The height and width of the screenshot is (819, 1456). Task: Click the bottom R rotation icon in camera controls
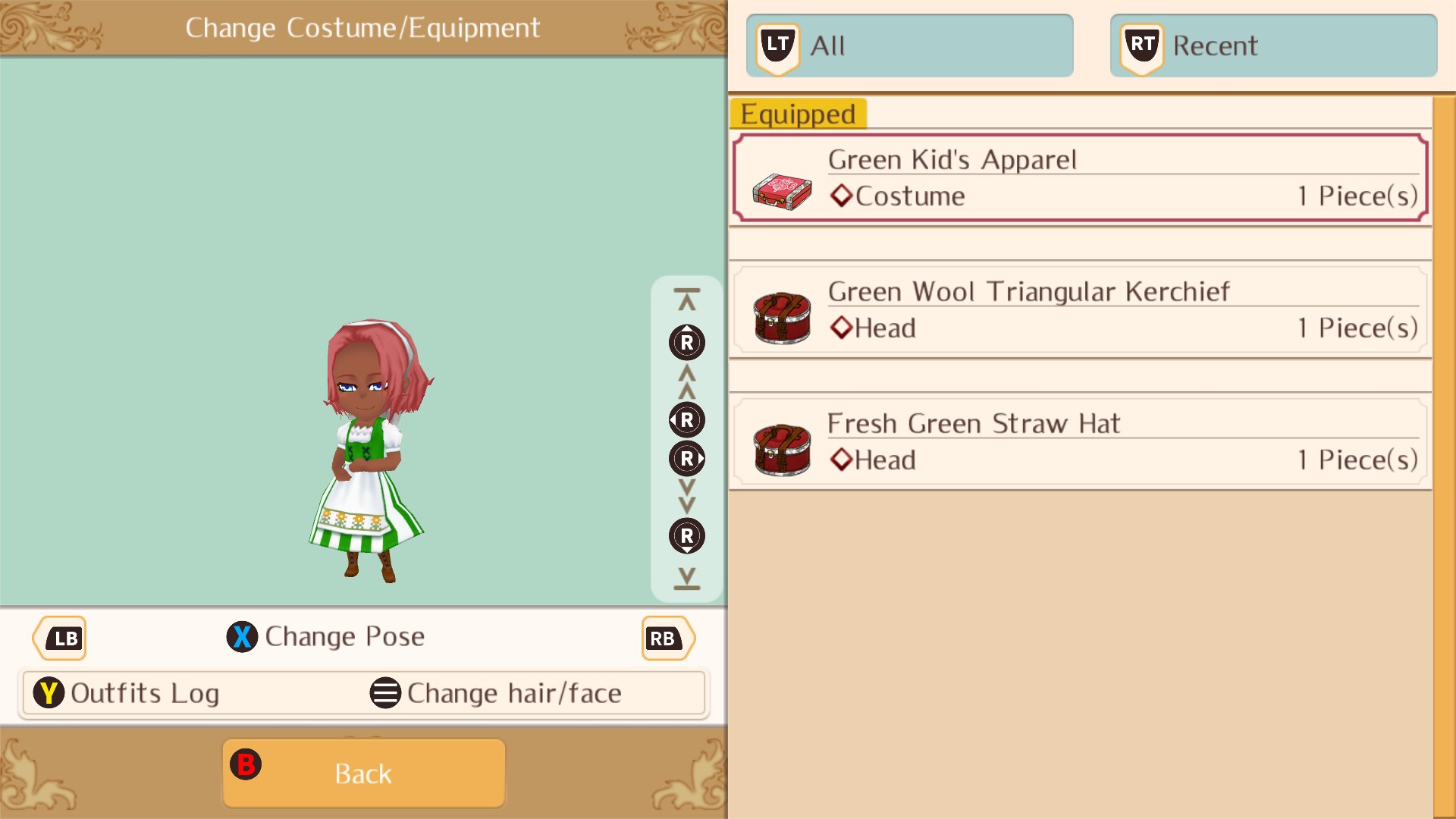pos(686,536)
